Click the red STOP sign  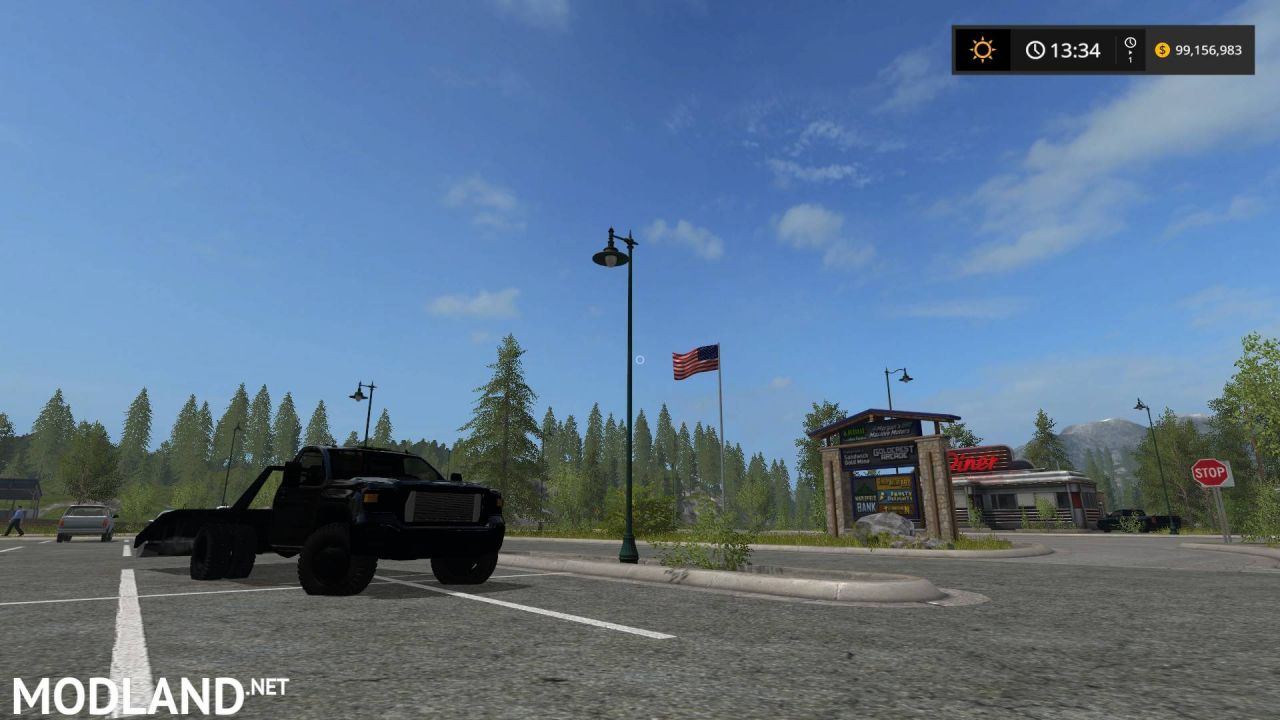(x=1208, y=471)
